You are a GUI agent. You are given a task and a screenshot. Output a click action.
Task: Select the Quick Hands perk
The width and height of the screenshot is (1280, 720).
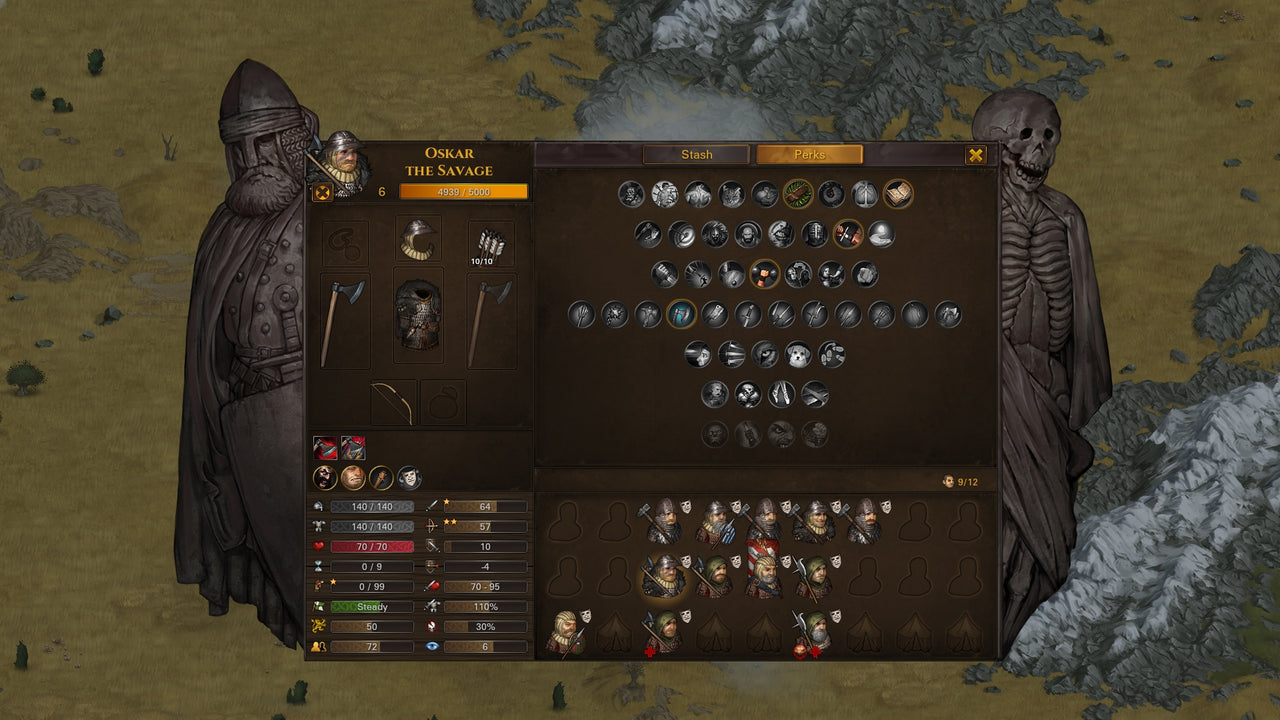click(x=849, y=234)
